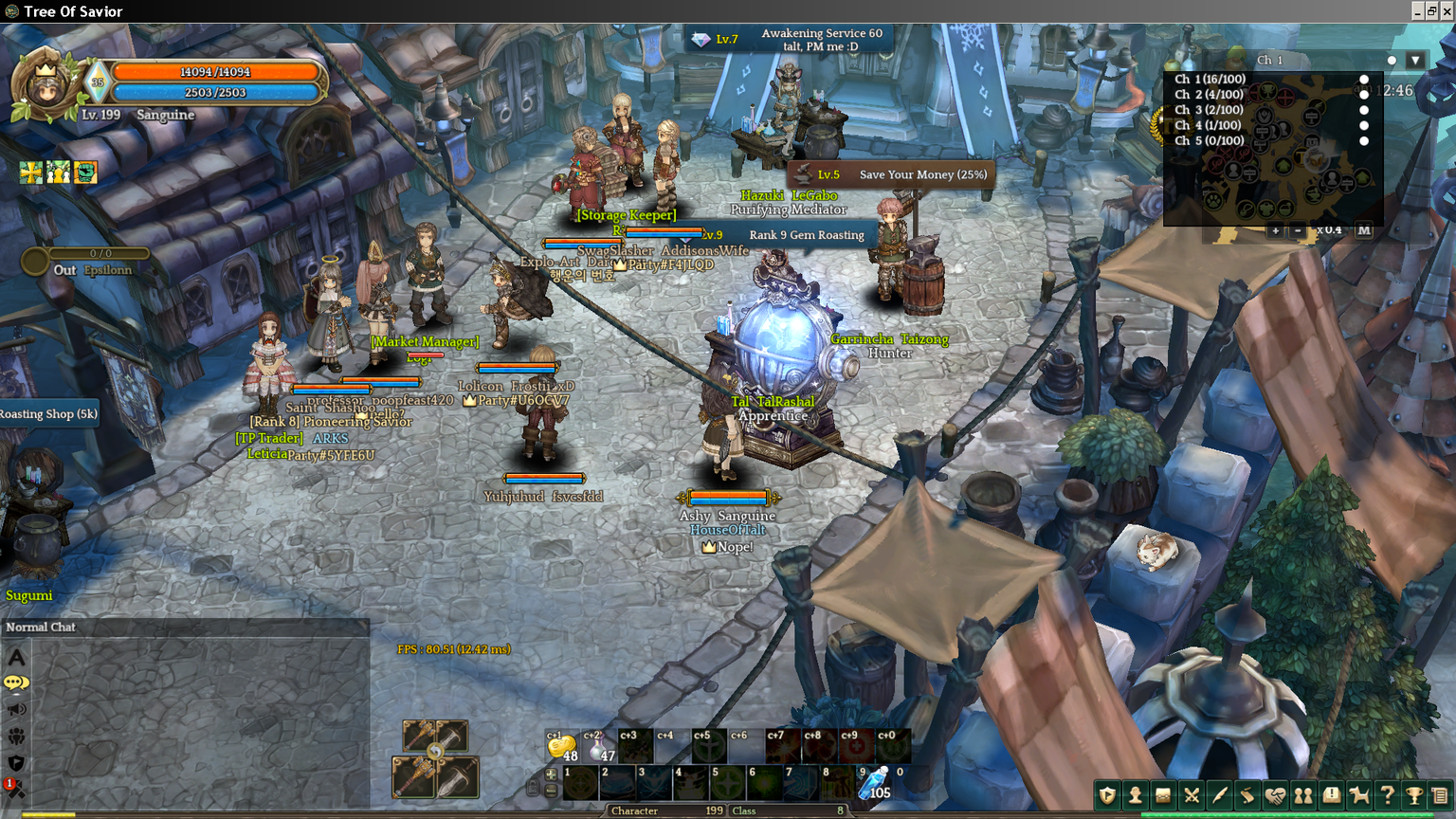Use the potion flask in the second quickslot

(598, 747)
